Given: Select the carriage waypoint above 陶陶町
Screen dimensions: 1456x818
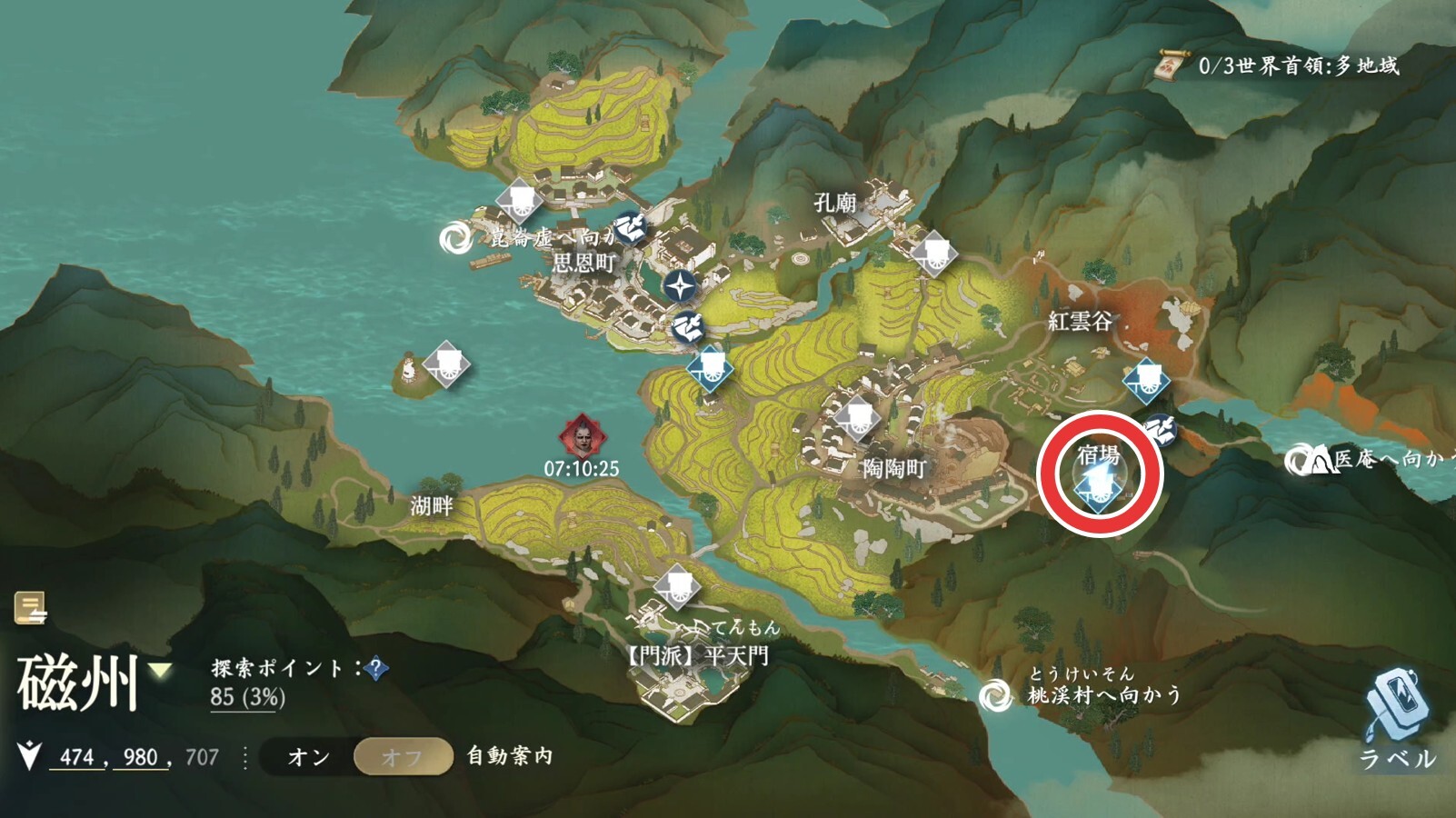Looking at the screenshot, I should 857,418.
